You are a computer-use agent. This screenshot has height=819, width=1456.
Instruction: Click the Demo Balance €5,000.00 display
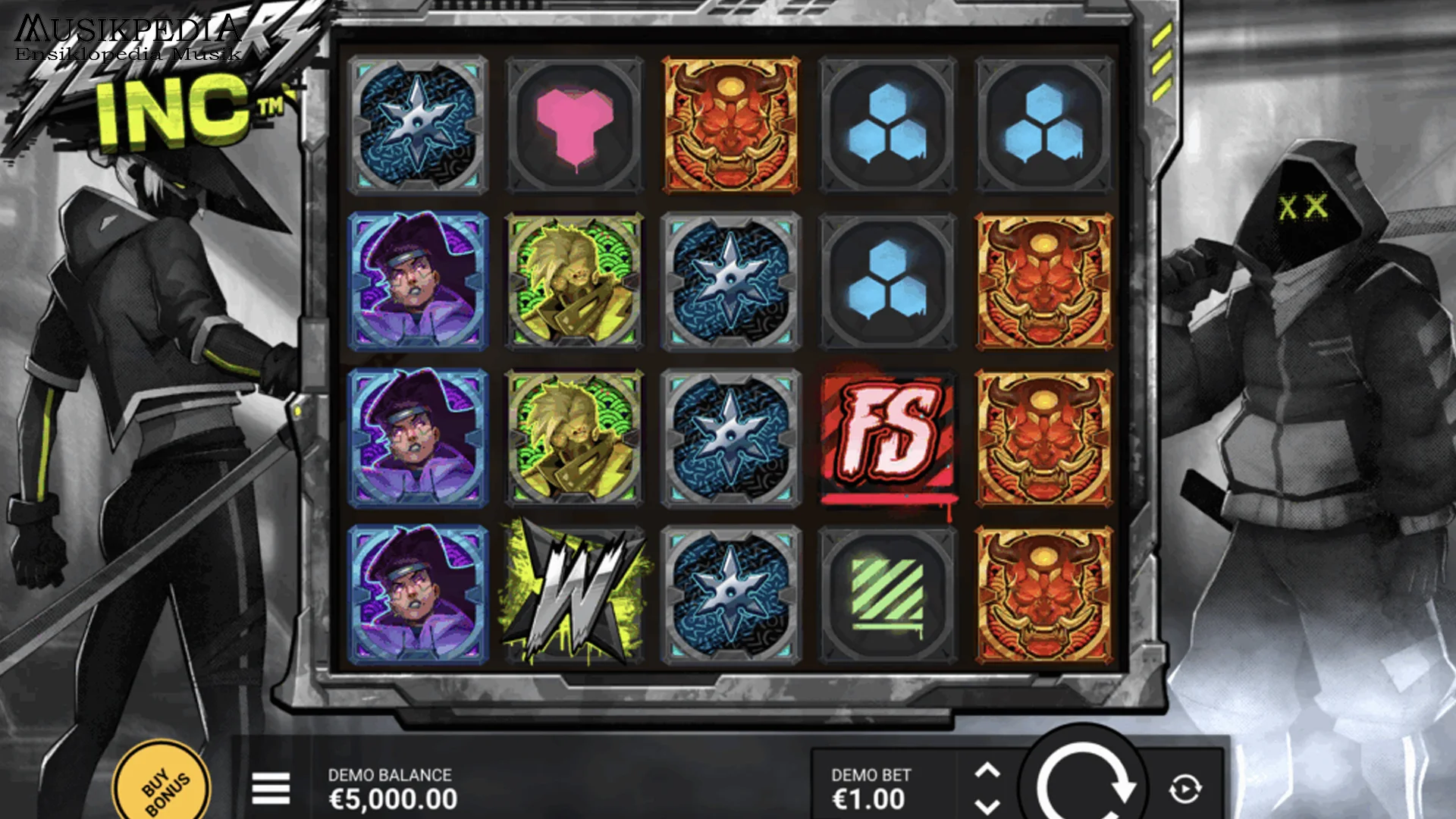[391, 789]
